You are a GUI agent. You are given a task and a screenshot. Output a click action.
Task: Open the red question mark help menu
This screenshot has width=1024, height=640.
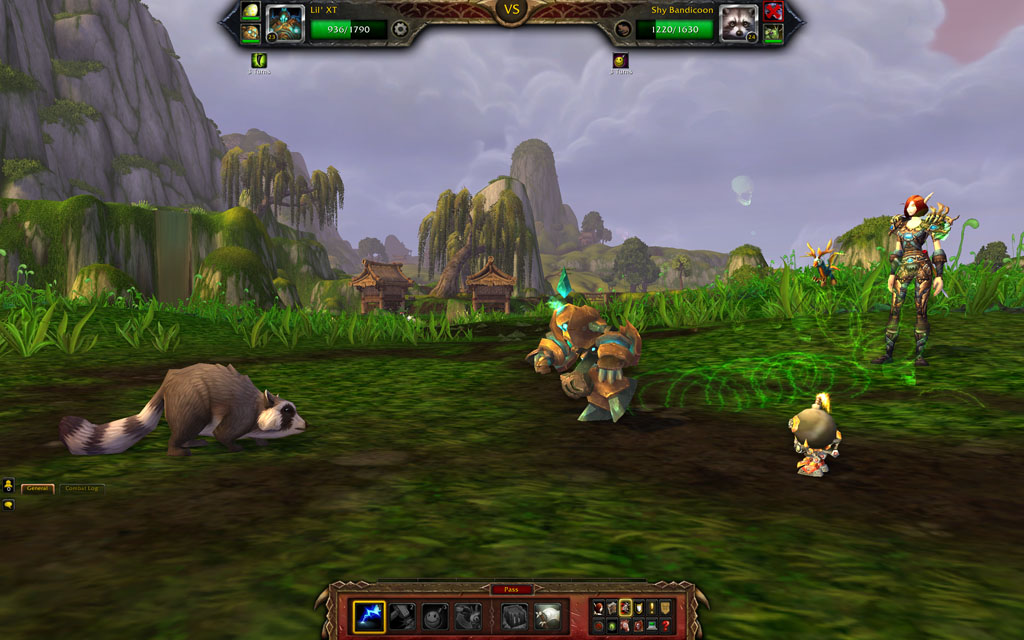[x=666, y=626]
